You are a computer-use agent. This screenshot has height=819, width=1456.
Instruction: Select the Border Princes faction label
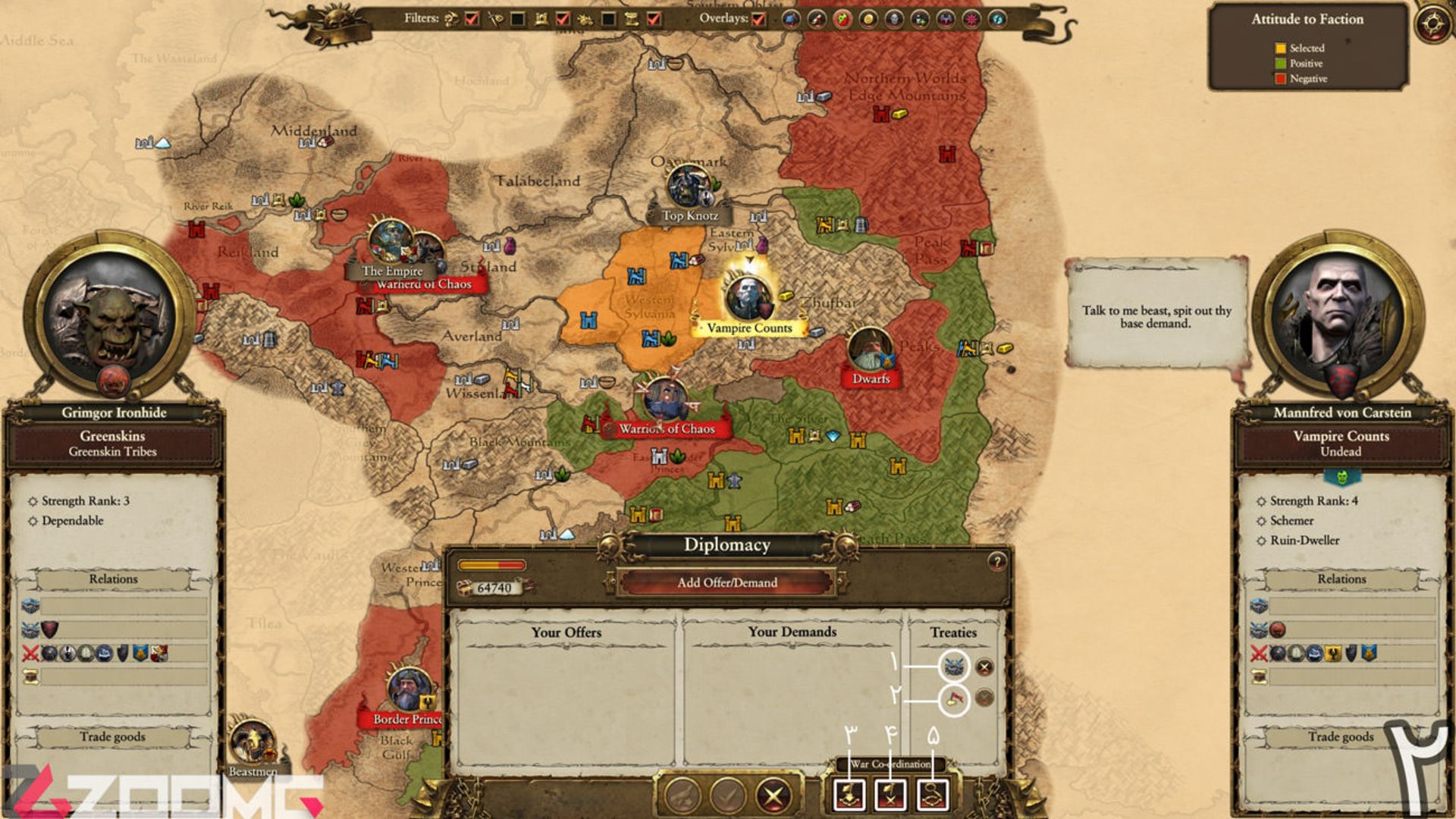tap(407, 719)
